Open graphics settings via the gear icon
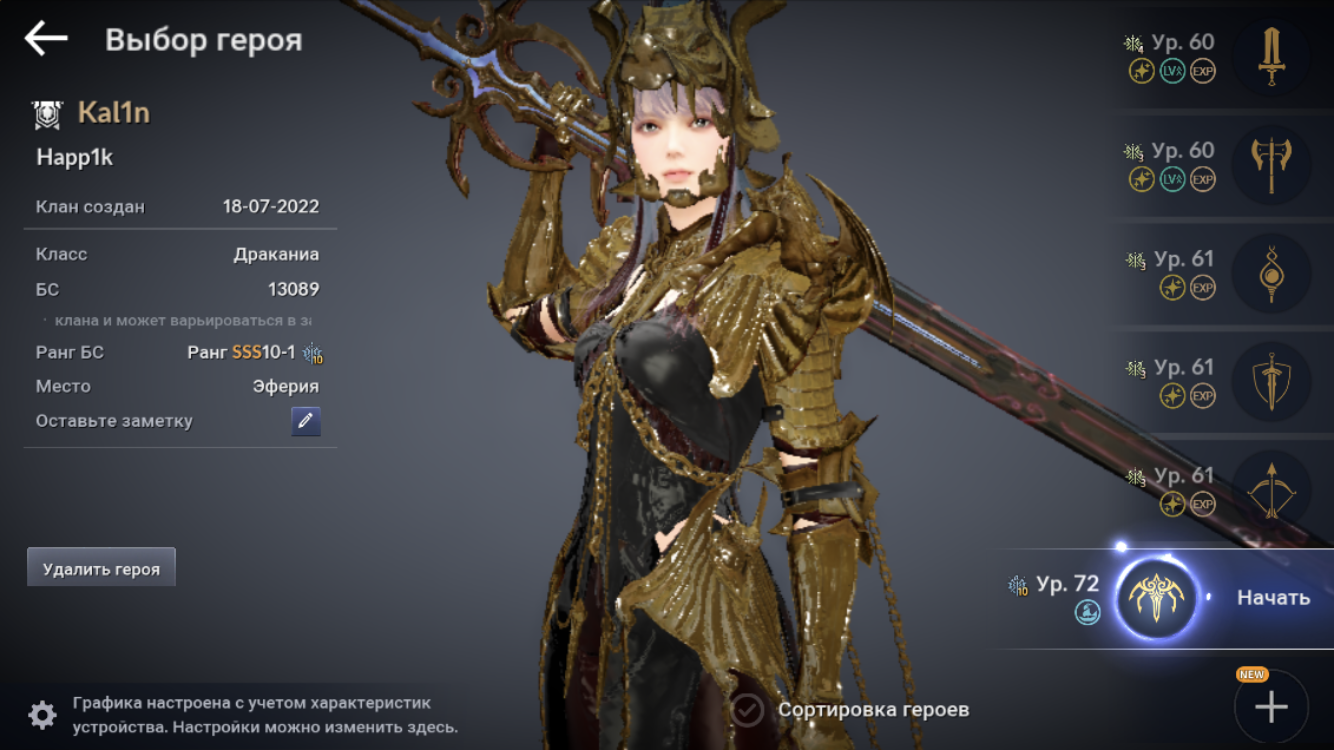 pyautogui.click(x=40, y=713)
